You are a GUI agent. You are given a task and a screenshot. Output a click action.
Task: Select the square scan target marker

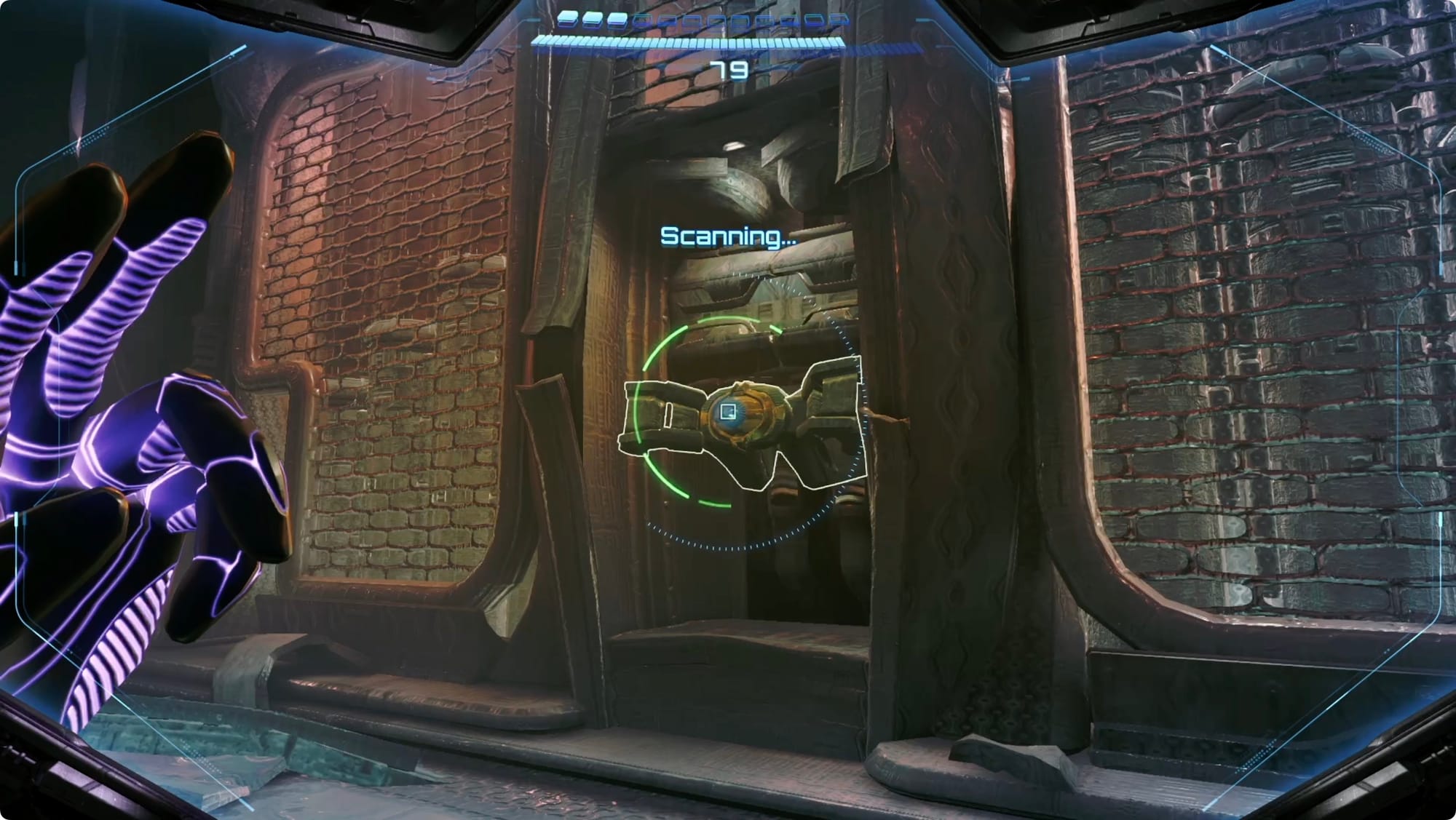coord(727,413)
